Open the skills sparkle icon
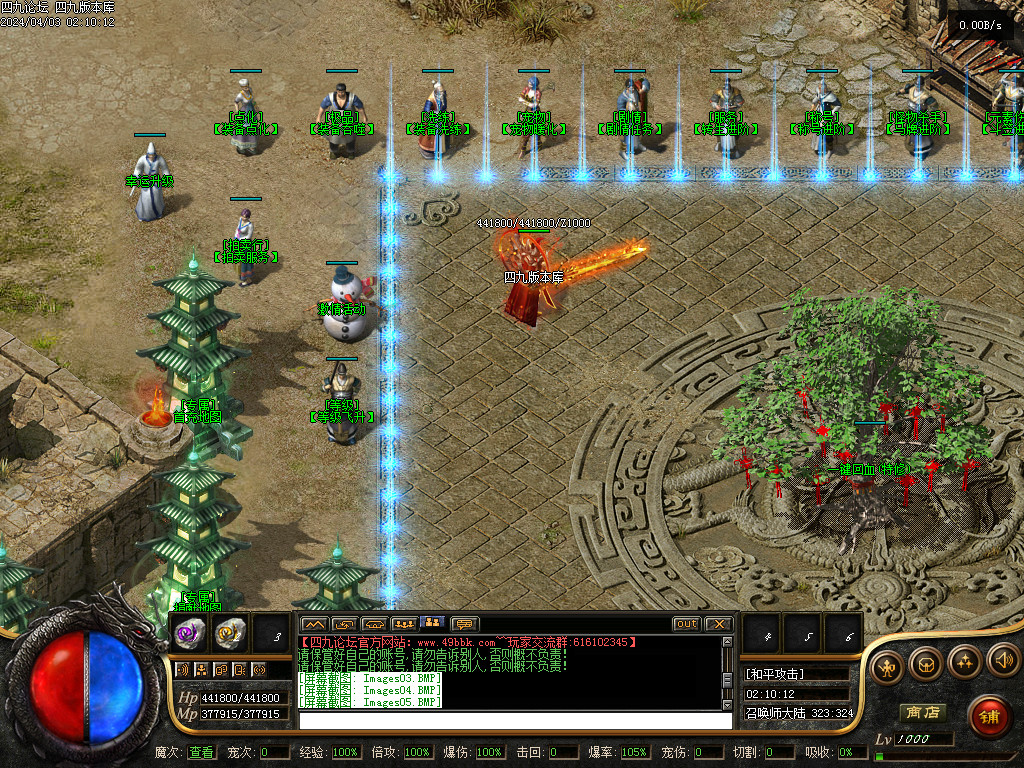 point(964,662)
